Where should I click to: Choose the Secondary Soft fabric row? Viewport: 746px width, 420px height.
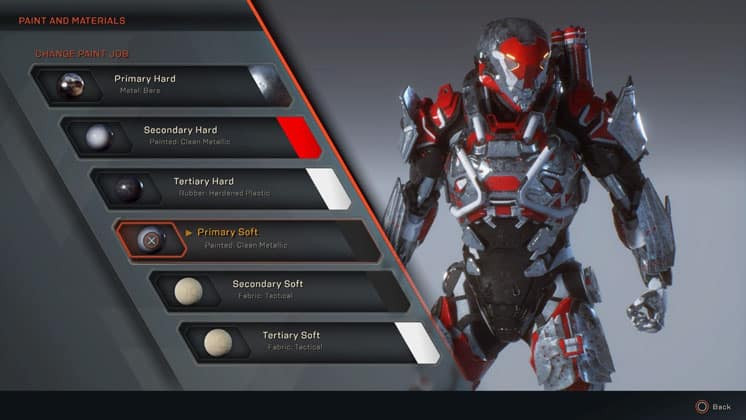[x=267, y=289]
